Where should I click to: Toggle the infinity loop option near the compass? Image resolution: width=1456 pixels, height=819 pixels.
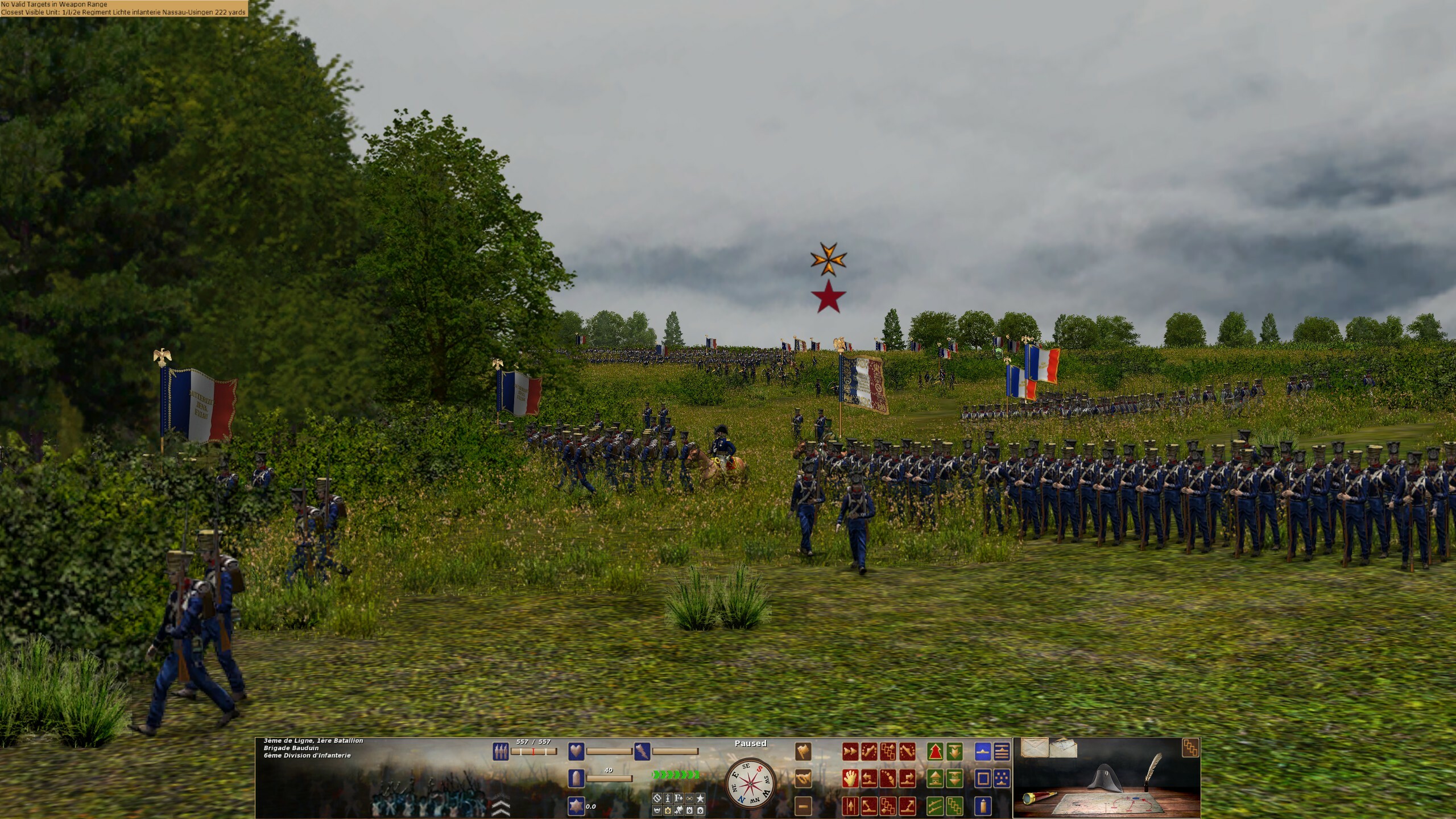click(x=689, y=799)
